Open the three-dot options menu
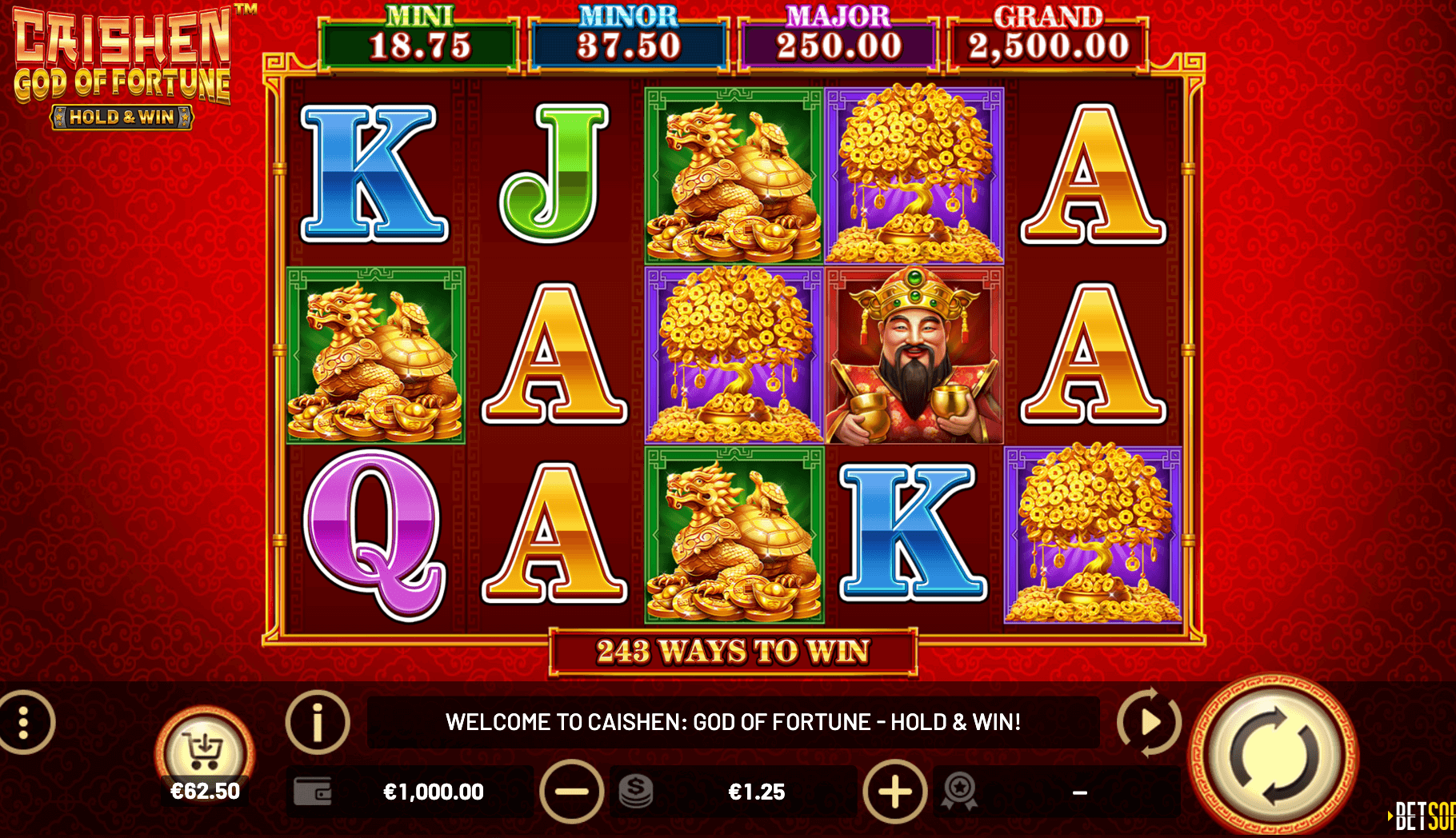Image resolution: width=1456 pixels, height=838 pixels. pos(25,722)
